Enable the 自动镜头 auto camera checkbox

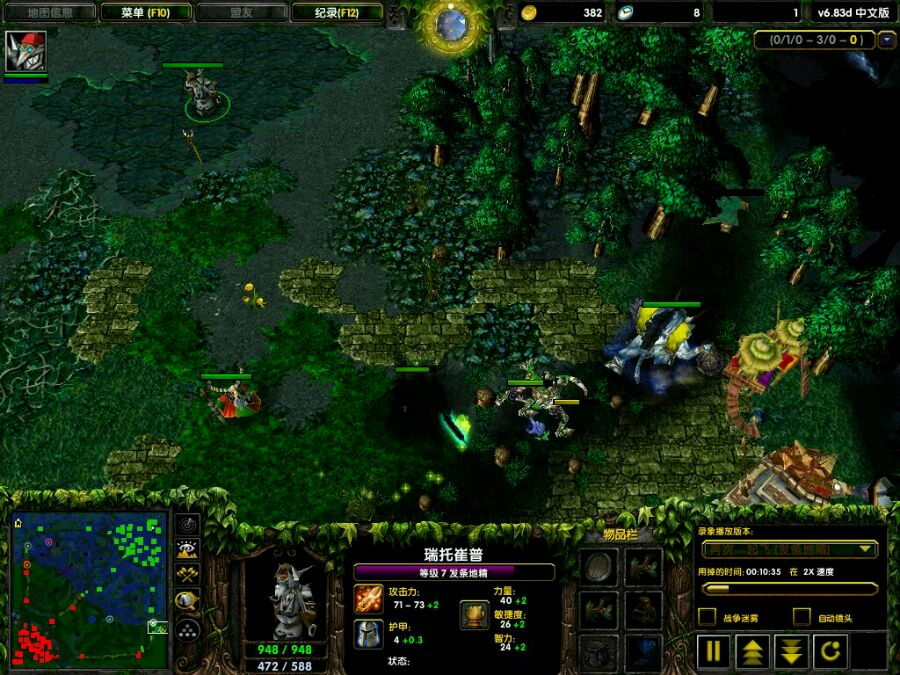[x=801, y=617]
